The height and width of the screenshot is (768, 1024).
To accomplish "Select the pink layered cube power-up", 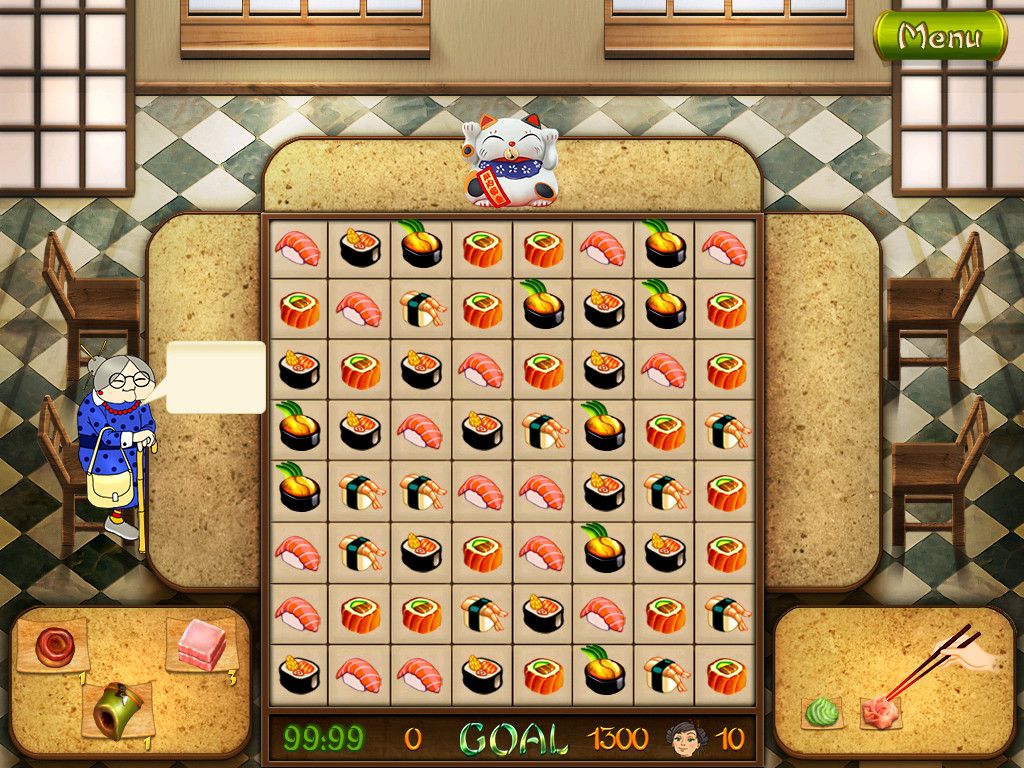I will (x=202, y=645).
